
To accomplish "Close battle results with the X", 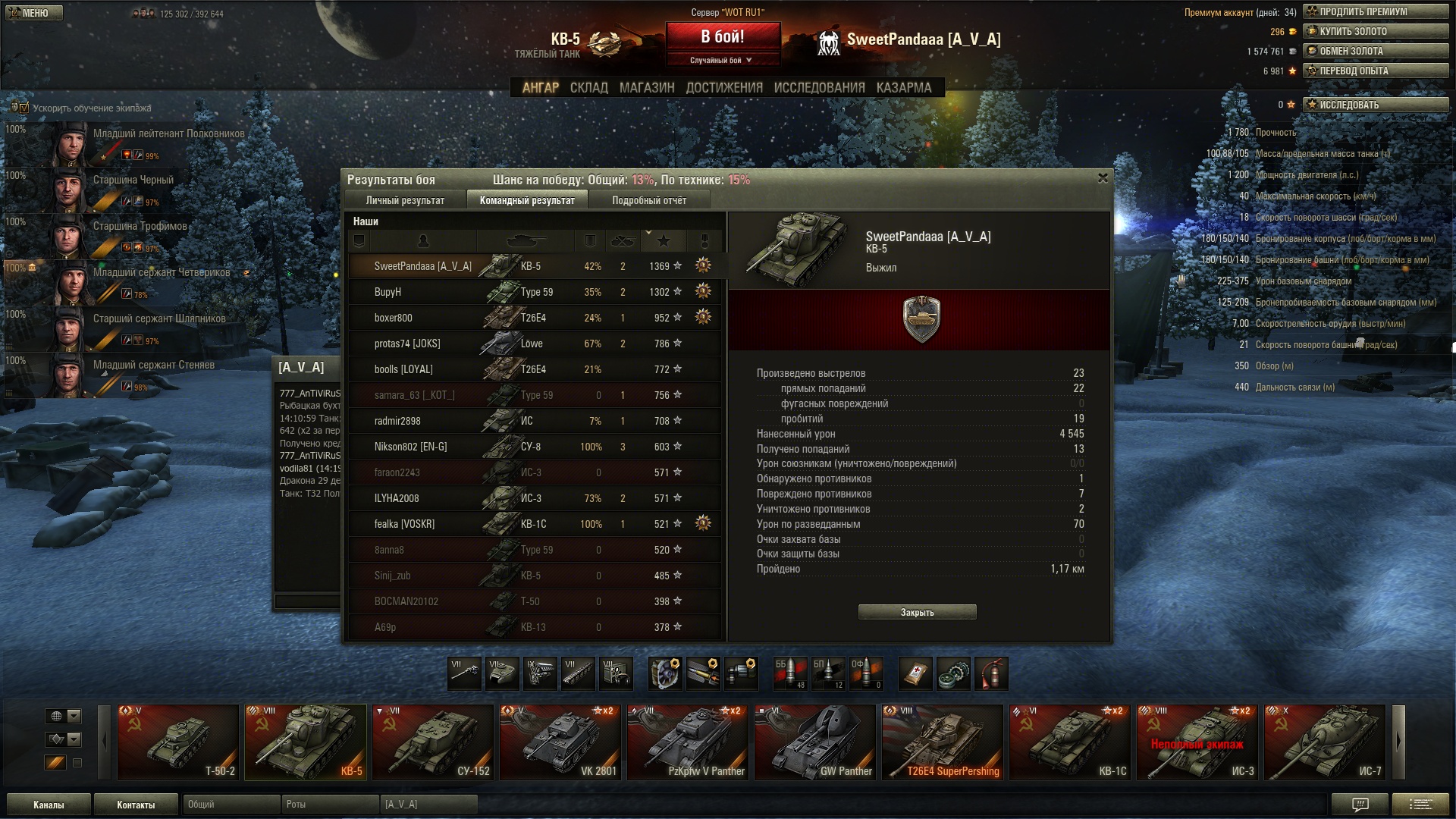I will 1103,178.
